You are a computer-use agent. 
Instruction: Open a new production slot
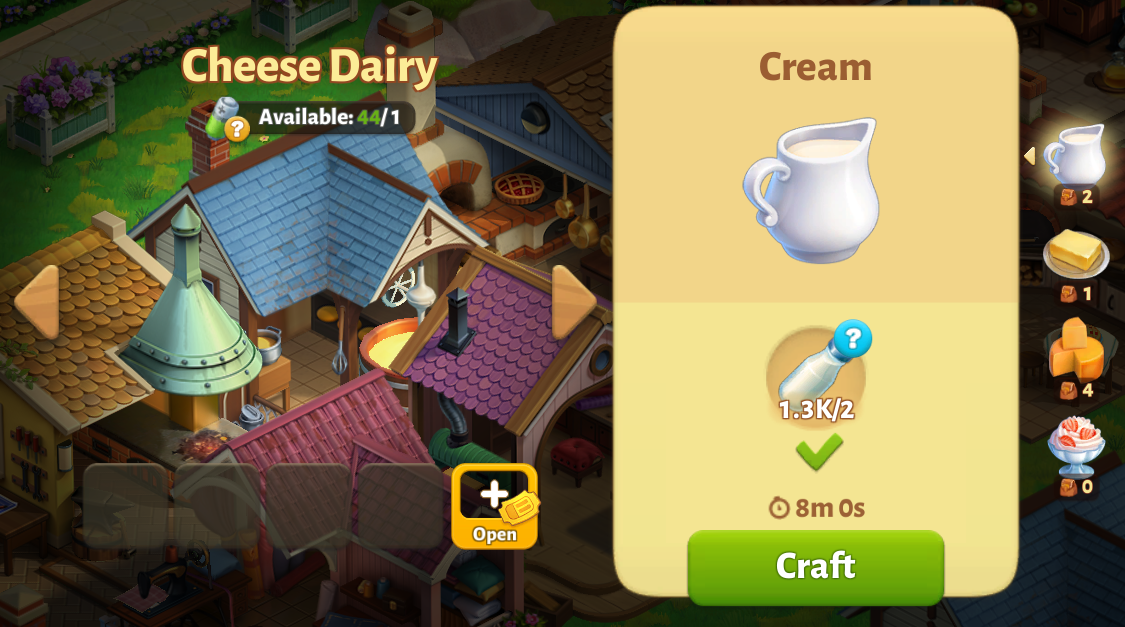coord(494,505)
